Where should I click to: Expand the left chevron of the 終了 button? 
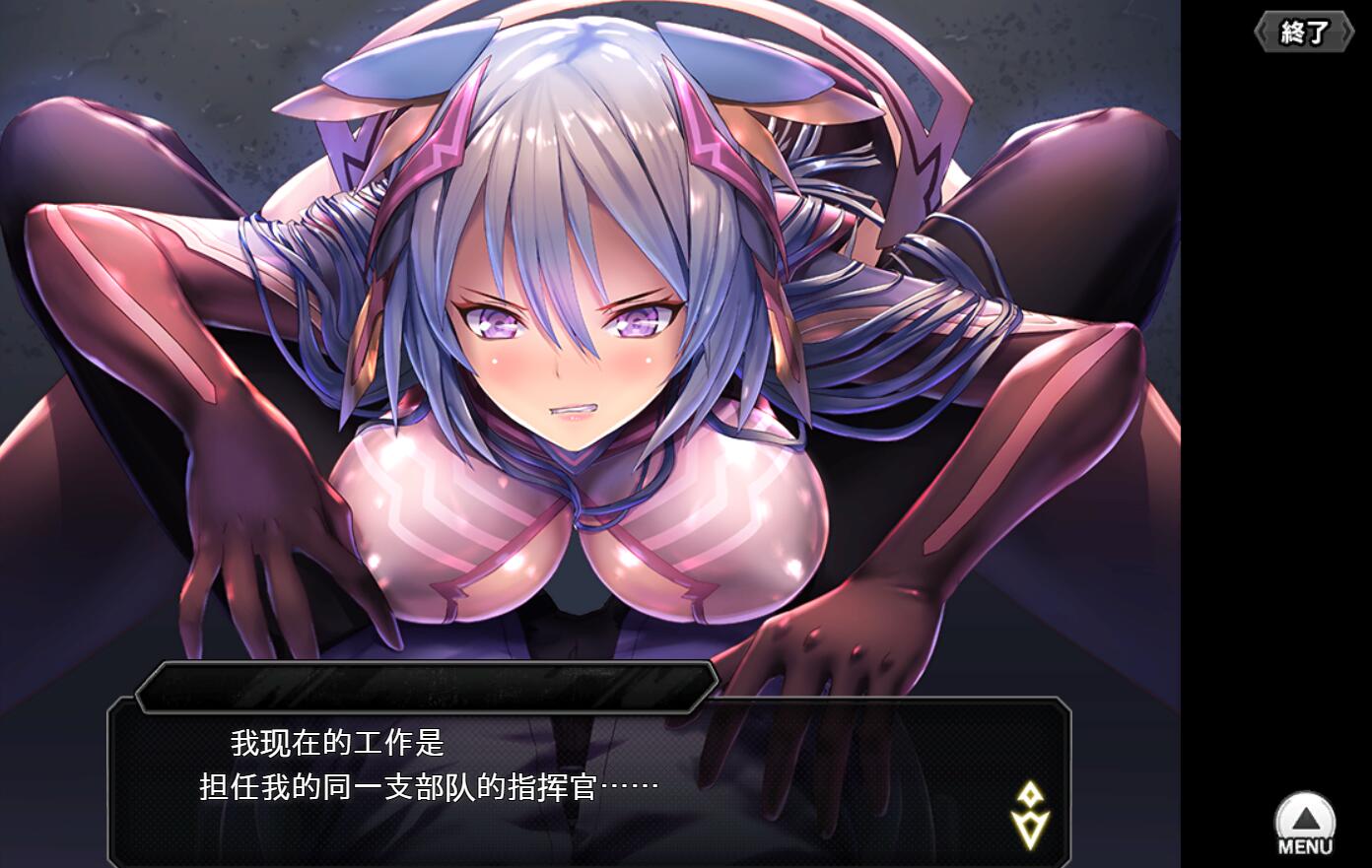click(x=1263, y=30)
